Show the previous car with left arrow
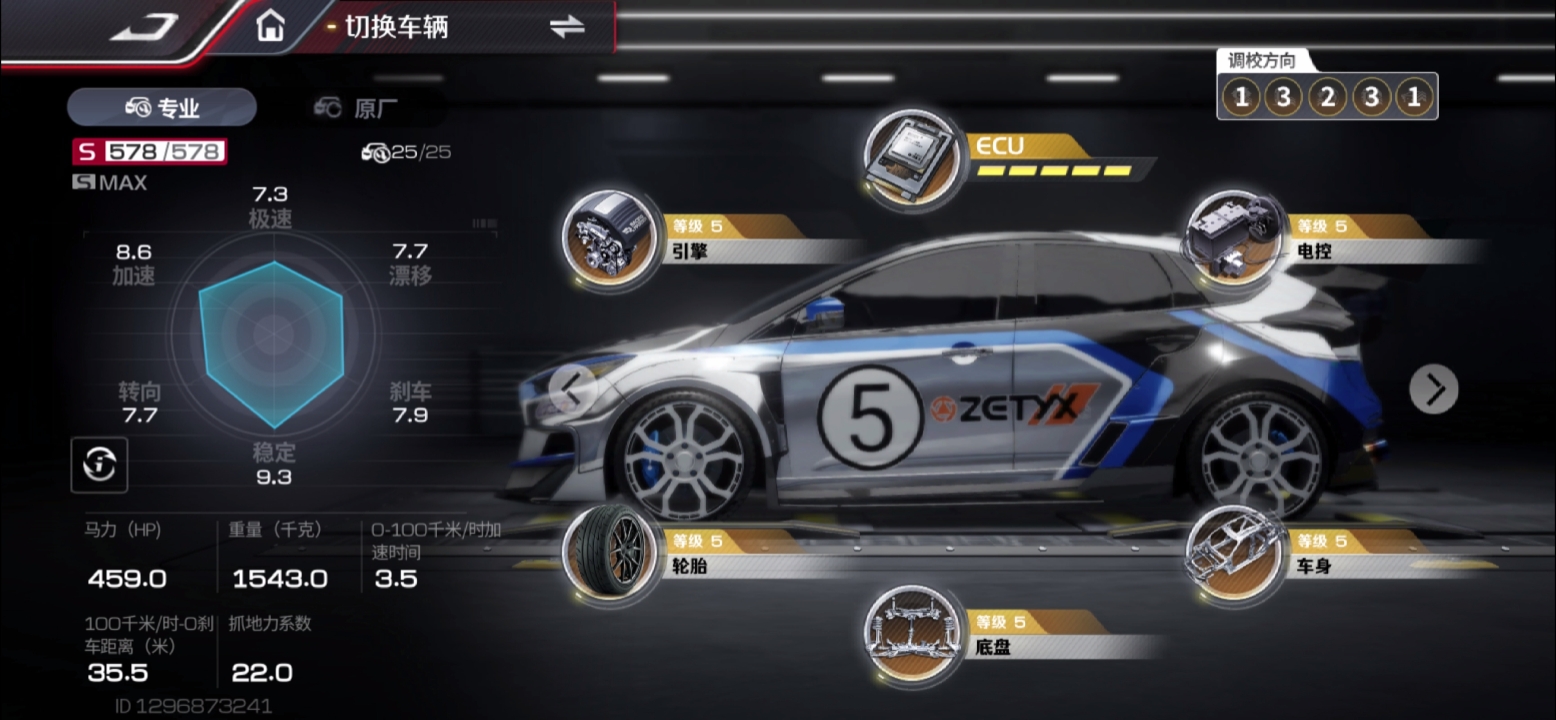This screenshot has width=1556, height=720. tap(572, 390)
